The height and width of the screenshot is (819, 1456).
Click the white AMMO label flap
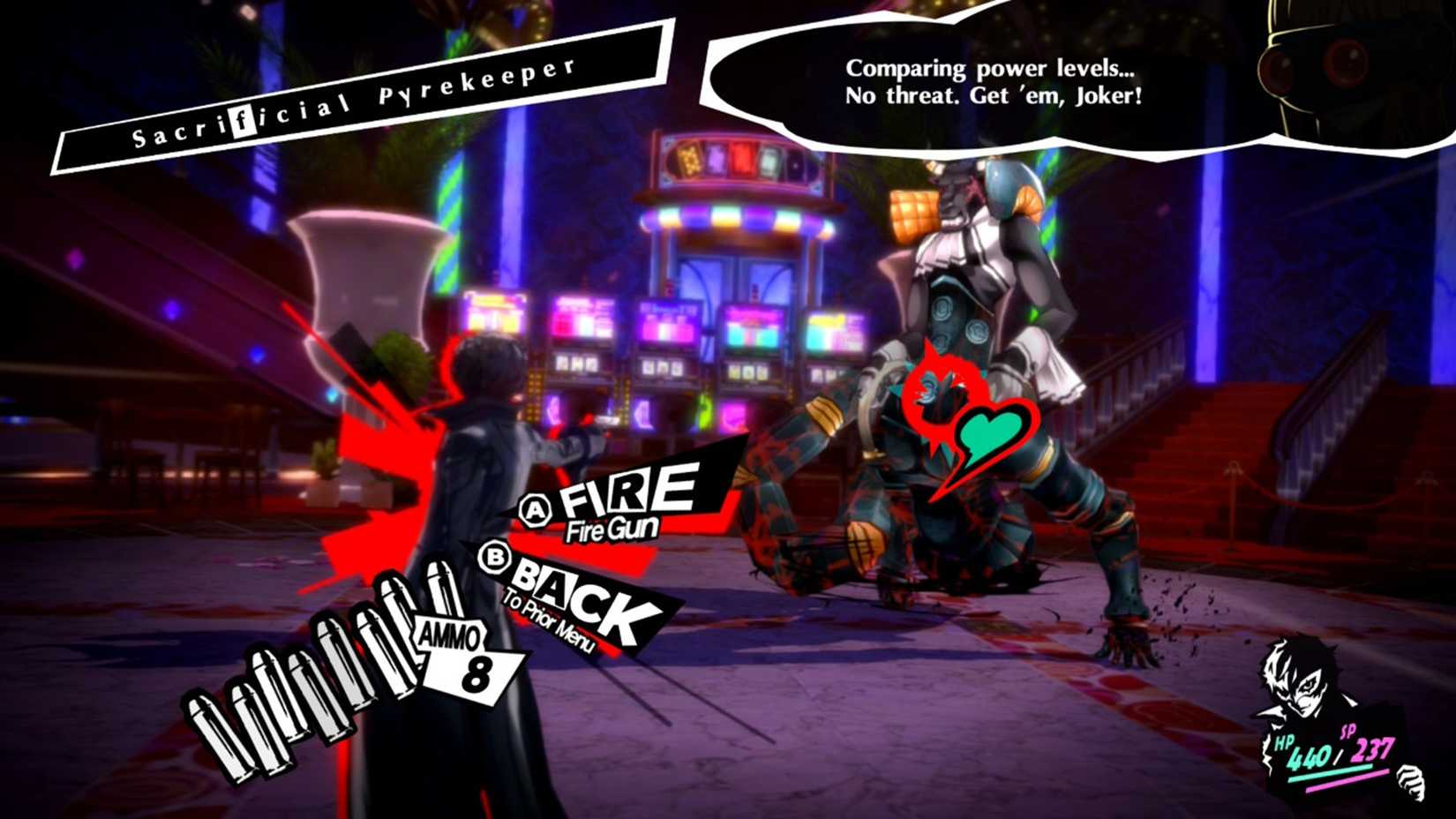coord(450,635)
